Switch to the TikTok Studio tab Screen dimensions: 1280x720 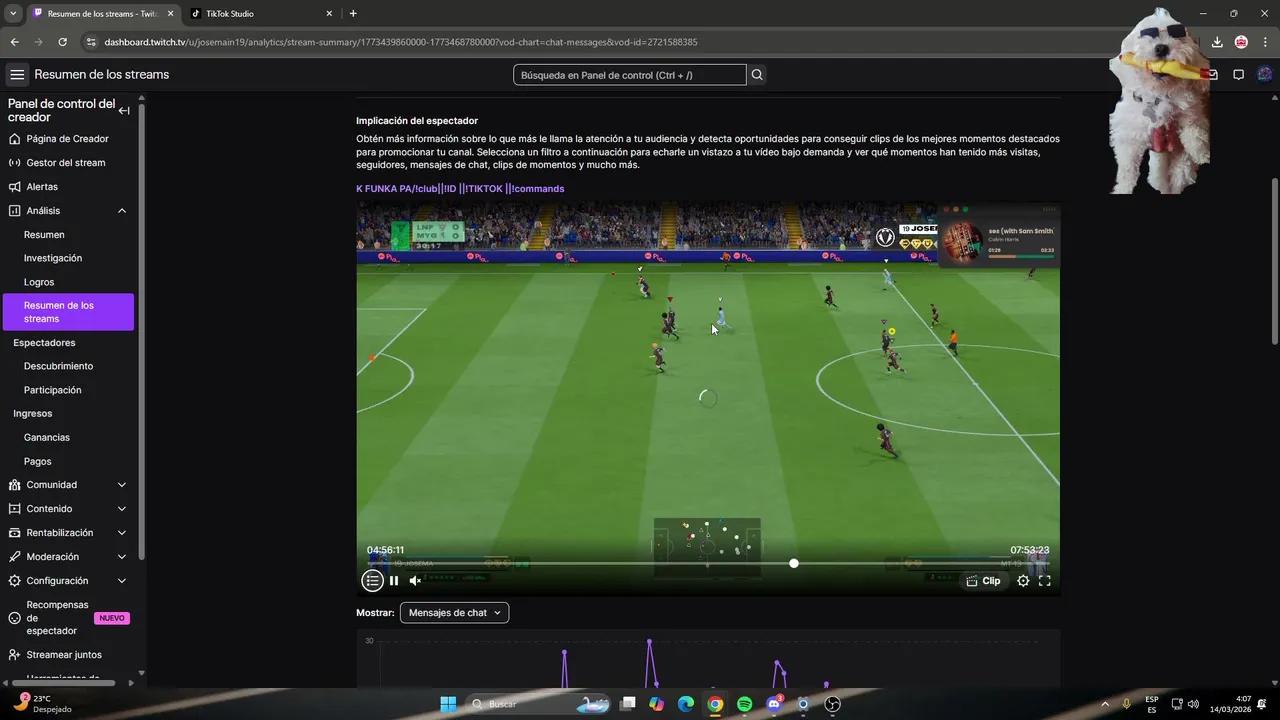tap(229, 13)
